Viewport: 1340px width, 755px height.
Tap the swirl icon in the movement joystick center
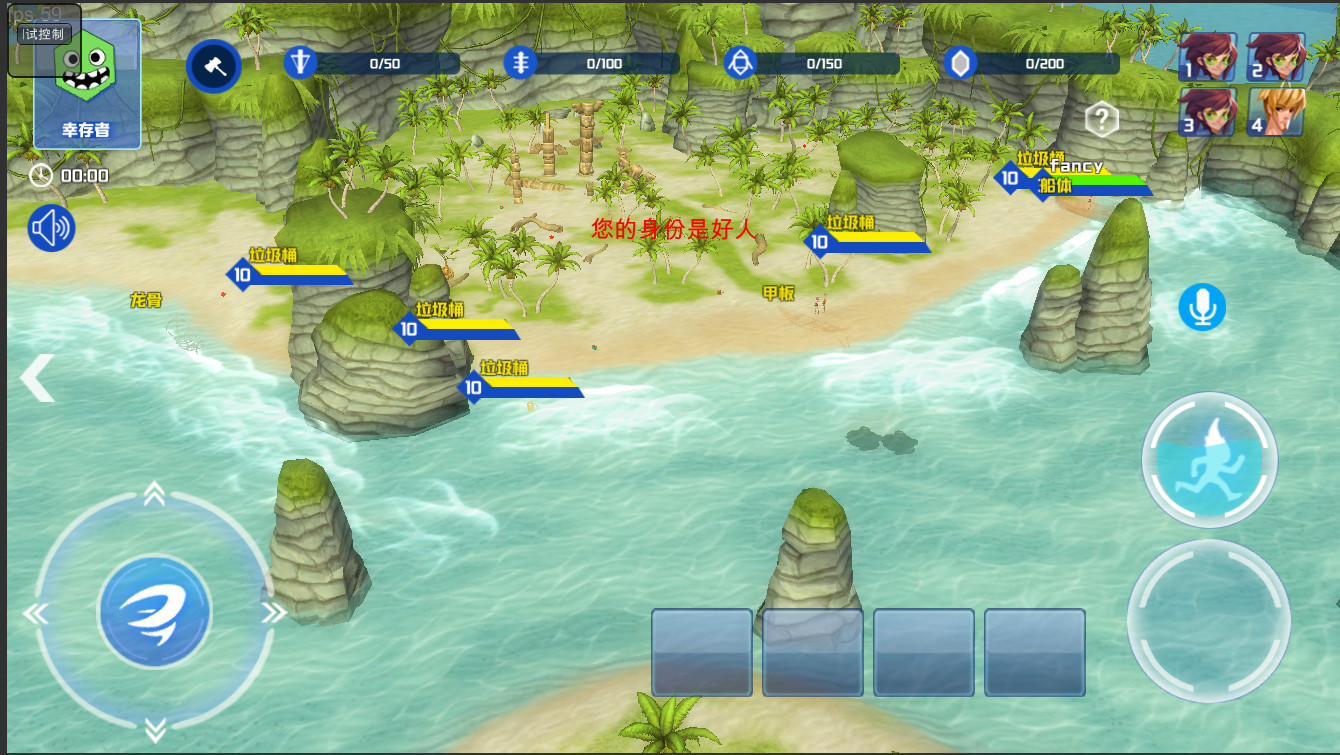point(153,612)
